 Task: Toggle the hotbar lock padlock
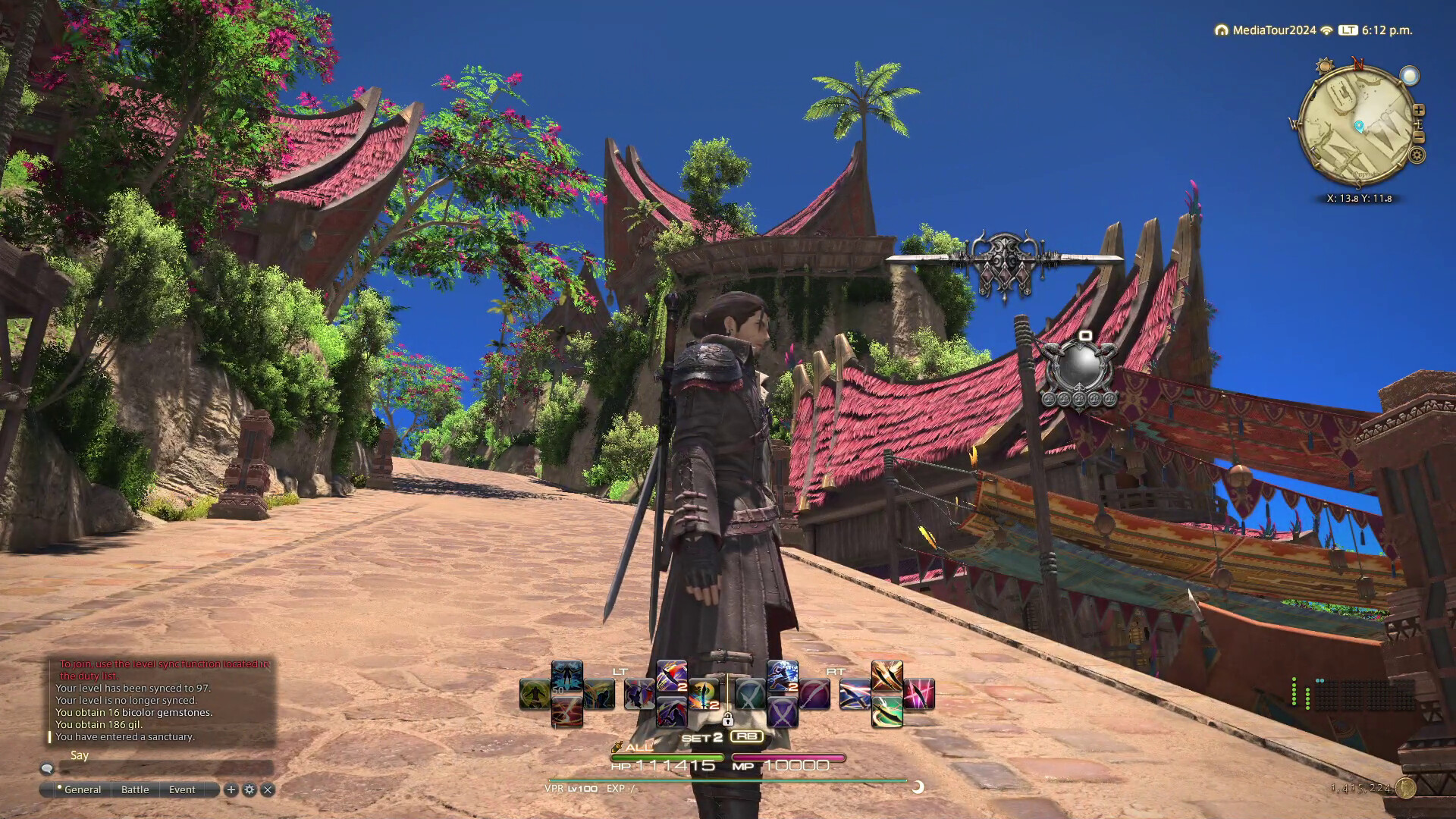(x=728, y=720)
